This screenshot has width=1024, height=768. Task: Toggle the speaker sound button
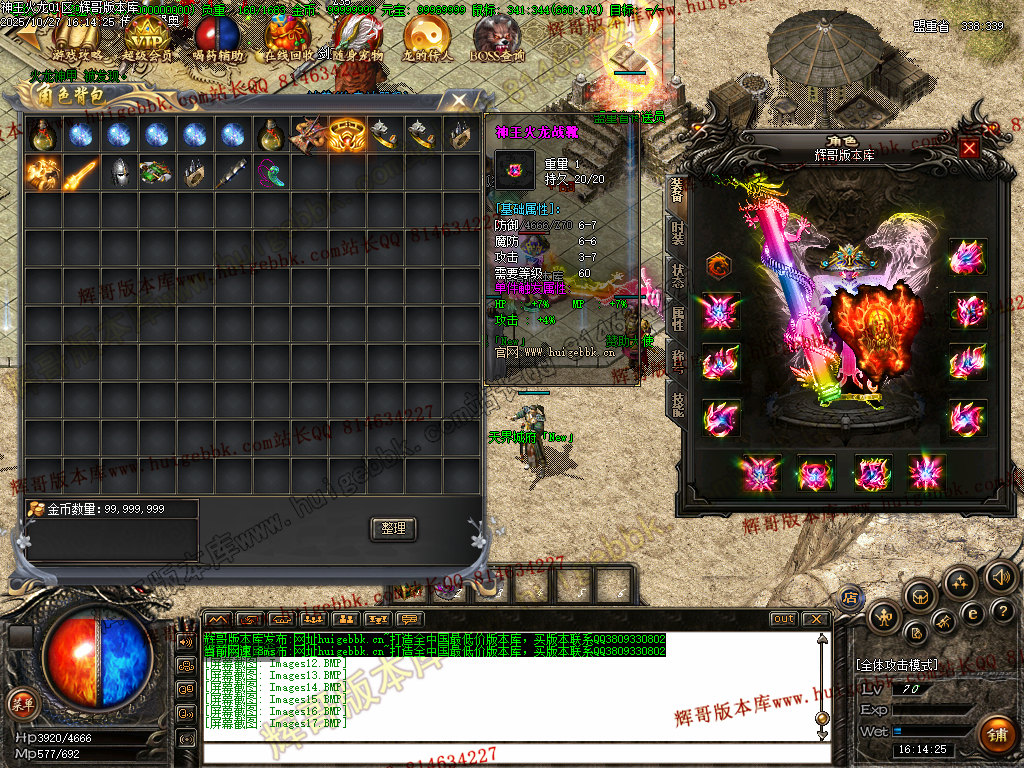pos(1001,577)
